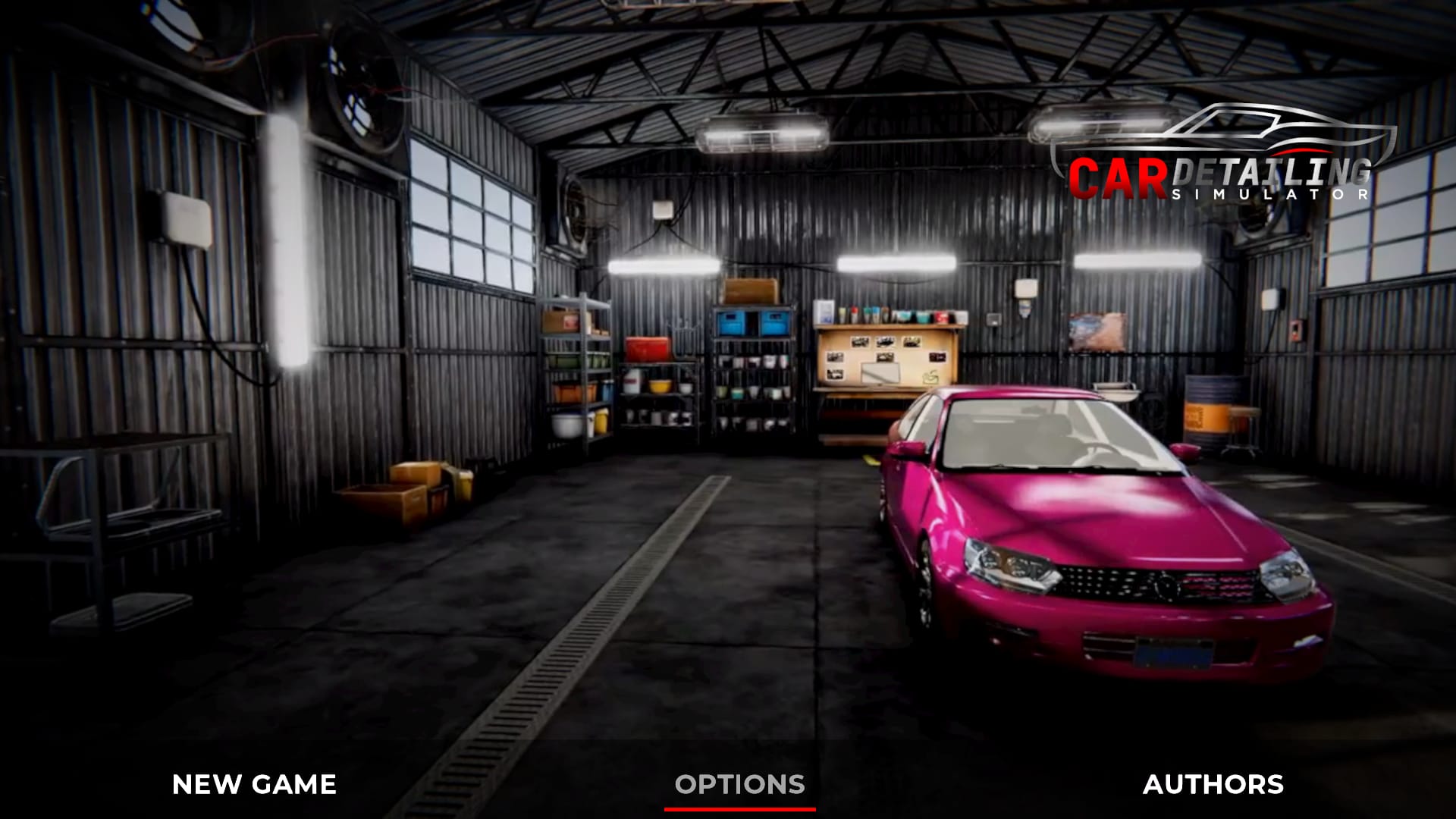Start a NEW GAME
Screen dimensions: 1456x819
point(254,785)
